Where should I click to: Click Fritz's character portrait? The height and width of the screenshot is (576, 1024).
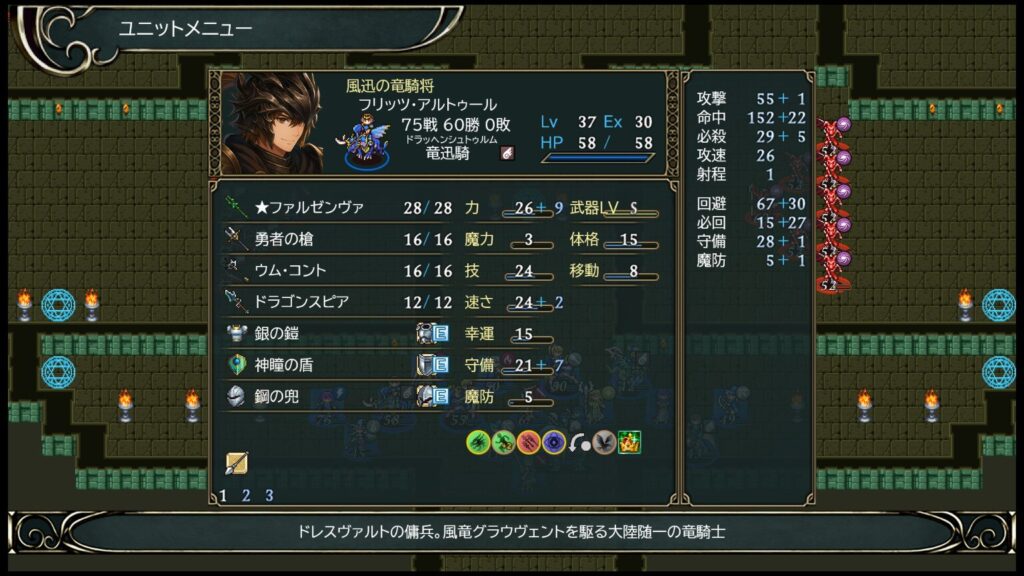[x=272, y=122]
